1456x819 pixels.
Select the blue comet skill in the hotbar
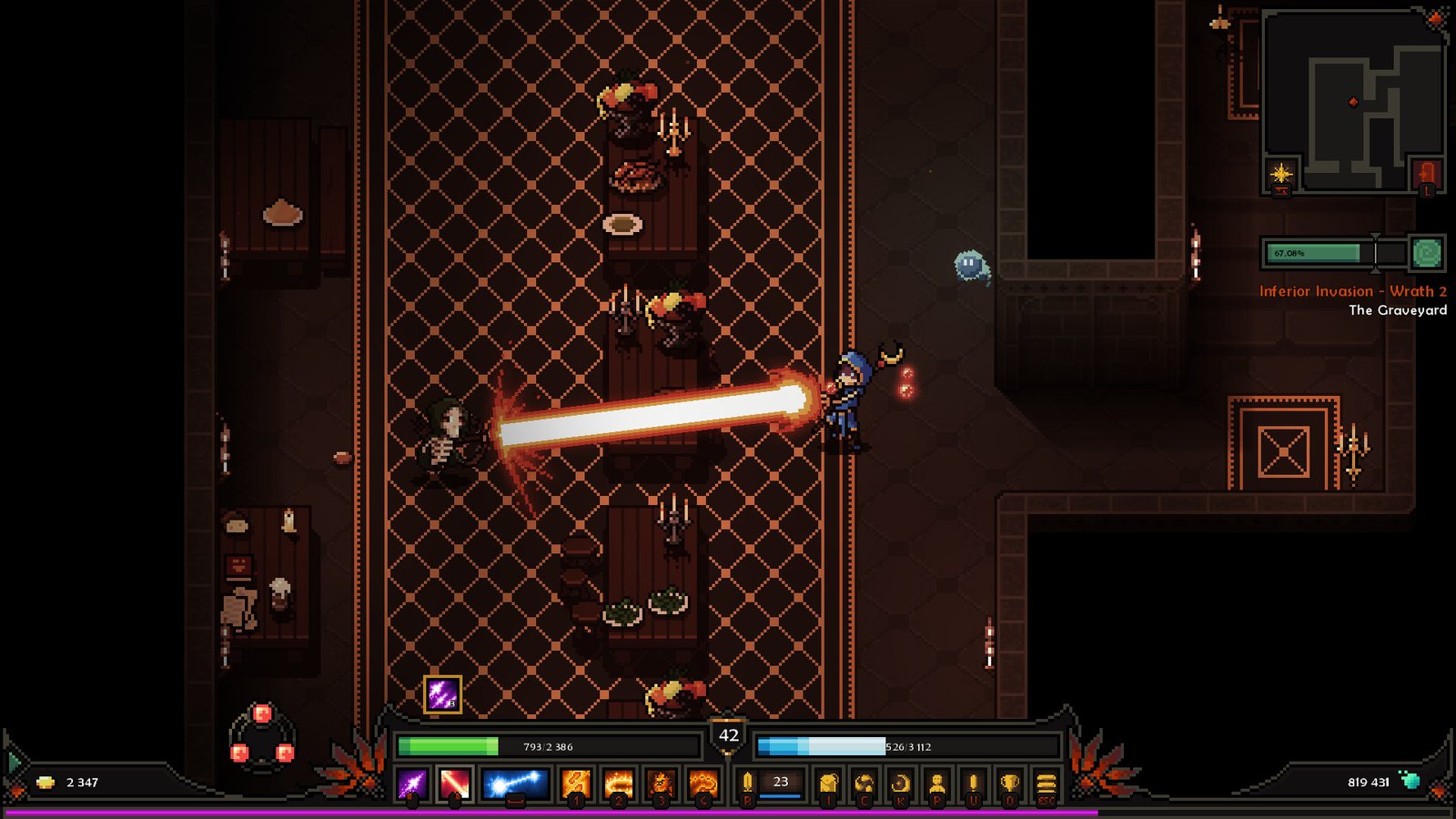click(x=513, y=783)
